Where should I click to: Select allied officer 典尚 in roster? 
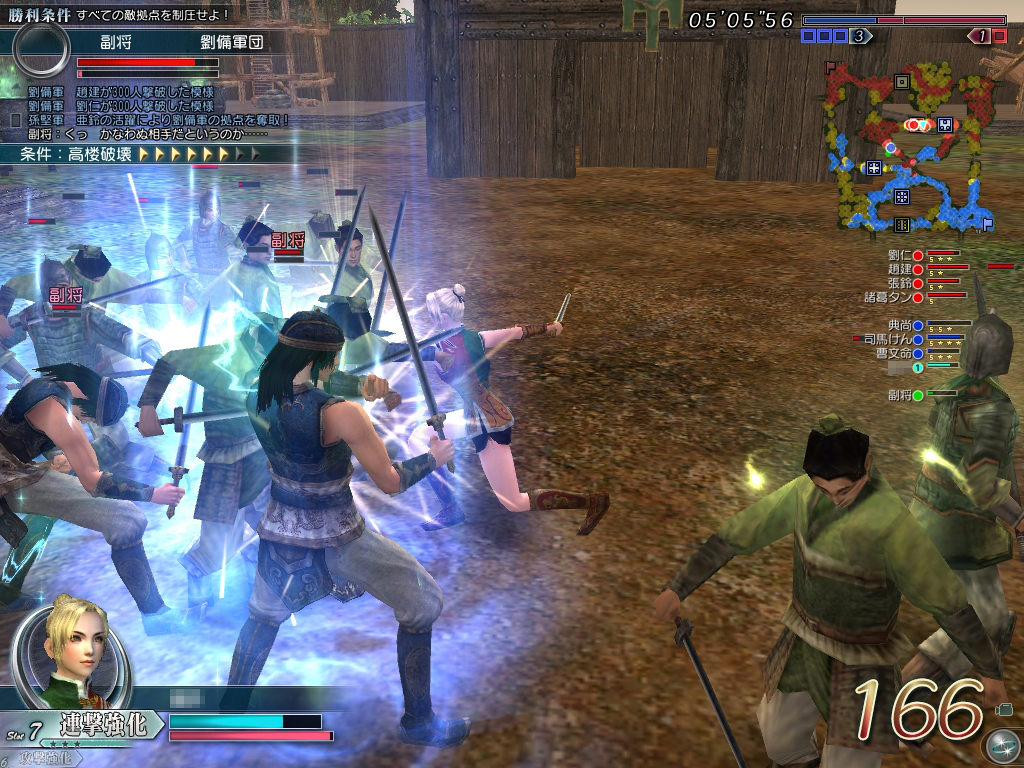coord(903,326)
